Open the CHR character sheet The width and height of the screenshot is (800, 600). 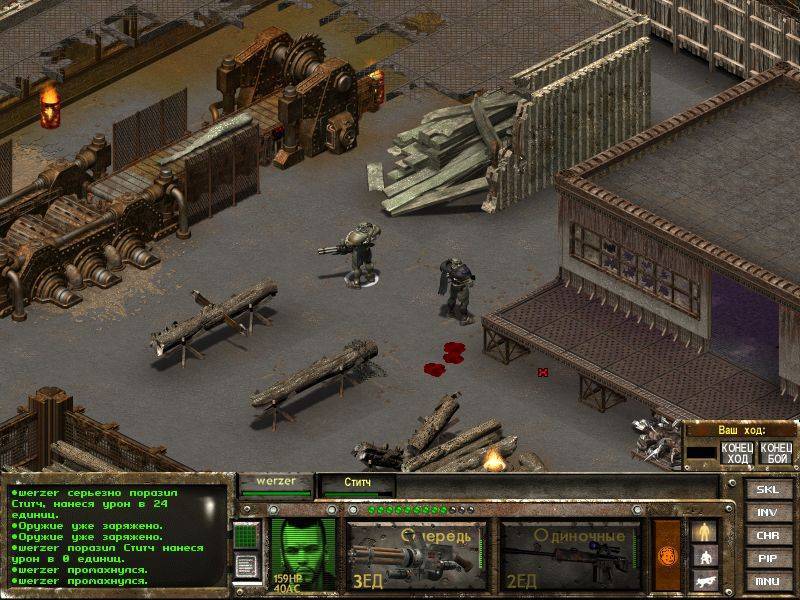[x=767, y=536]
